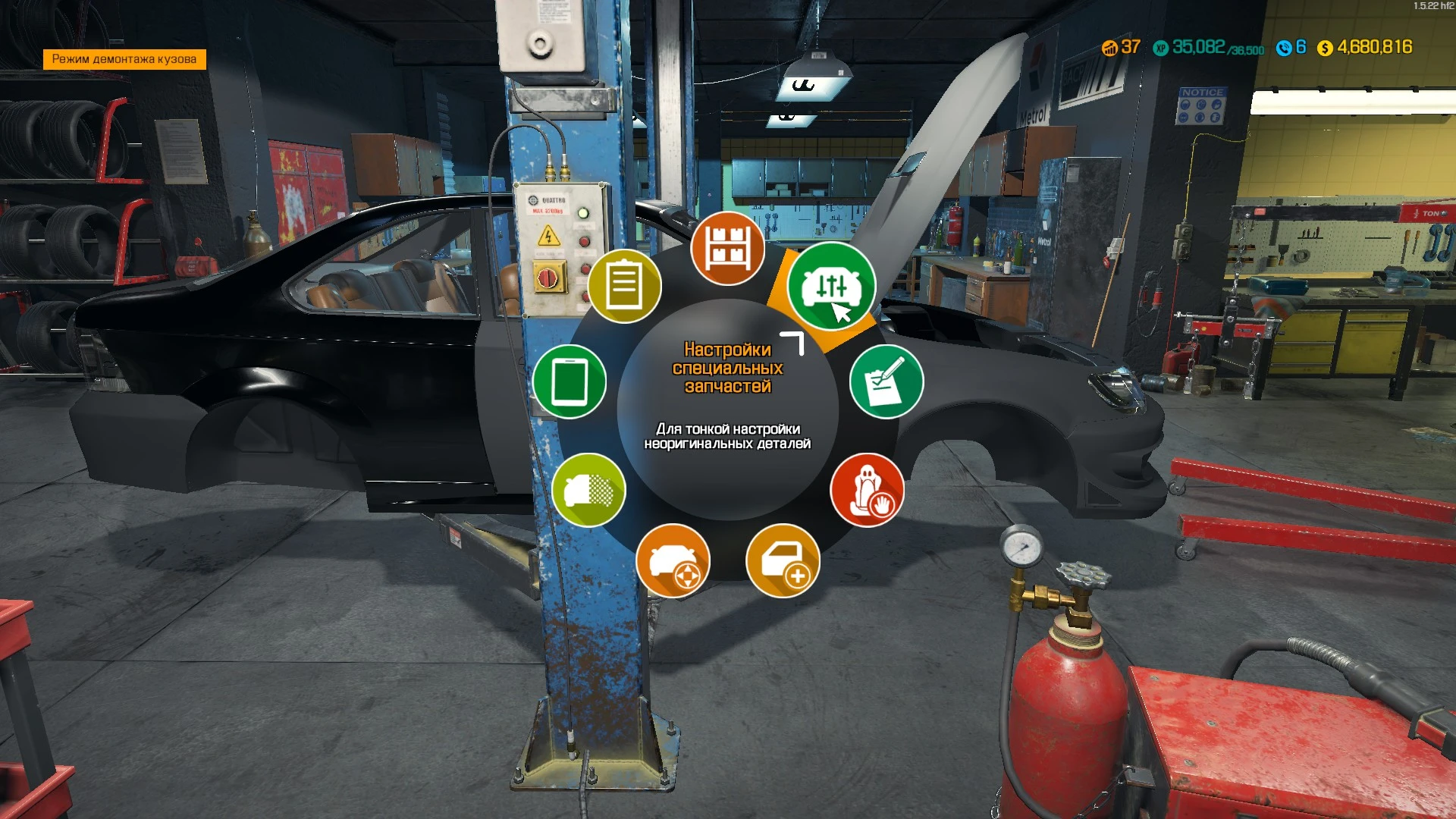Click the XP badge next to 35,082
This screenshot has height=819, width=1456.
(1160, 47)
